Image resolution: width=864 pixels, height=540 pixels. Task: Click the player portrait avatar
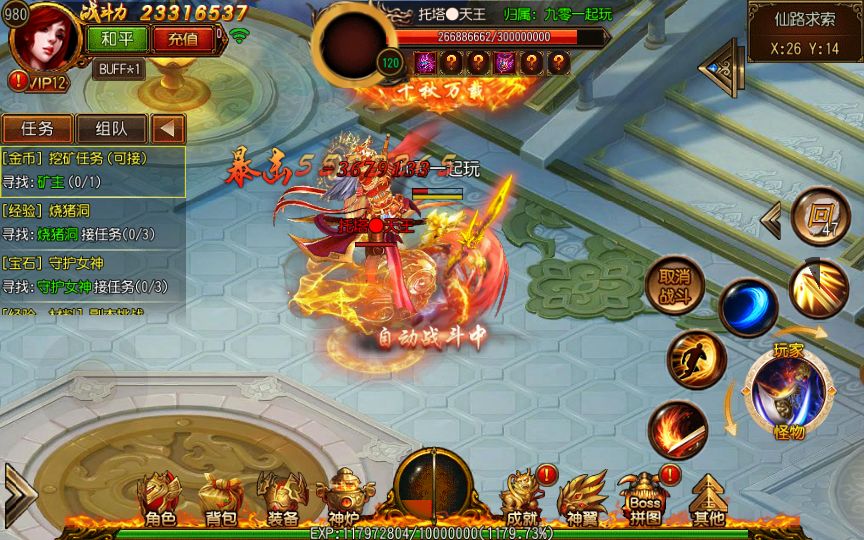coord(46,39)
